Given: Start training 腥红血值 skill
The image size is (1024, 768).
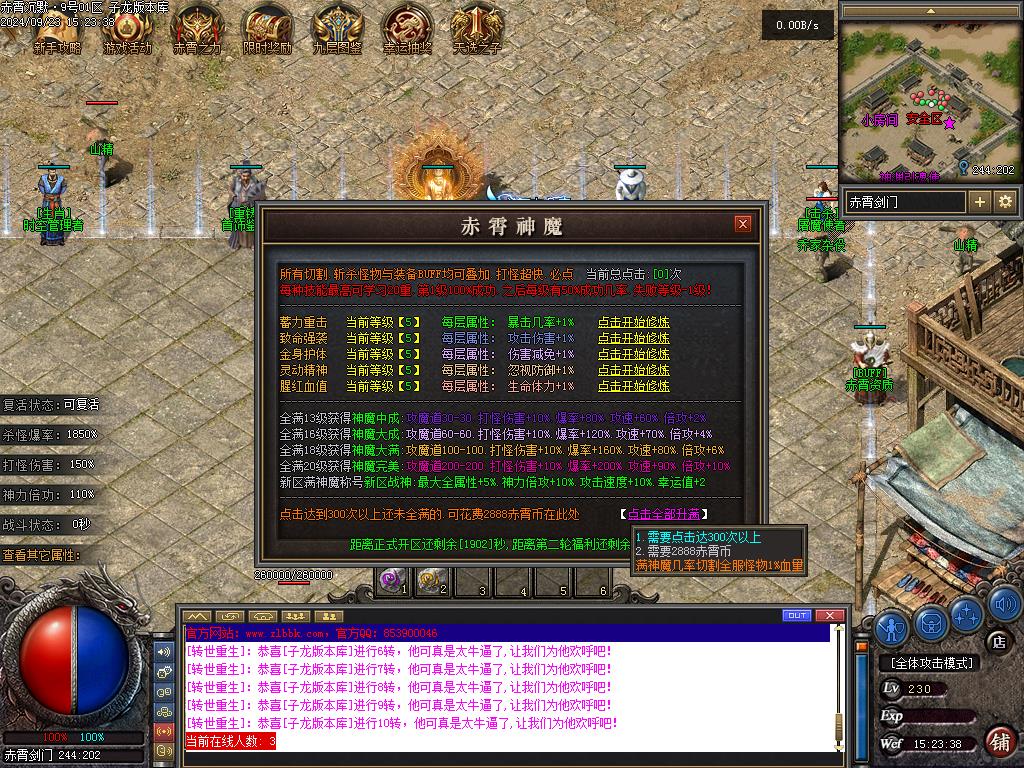Looking at the screenshot, I should click(633, 386).
